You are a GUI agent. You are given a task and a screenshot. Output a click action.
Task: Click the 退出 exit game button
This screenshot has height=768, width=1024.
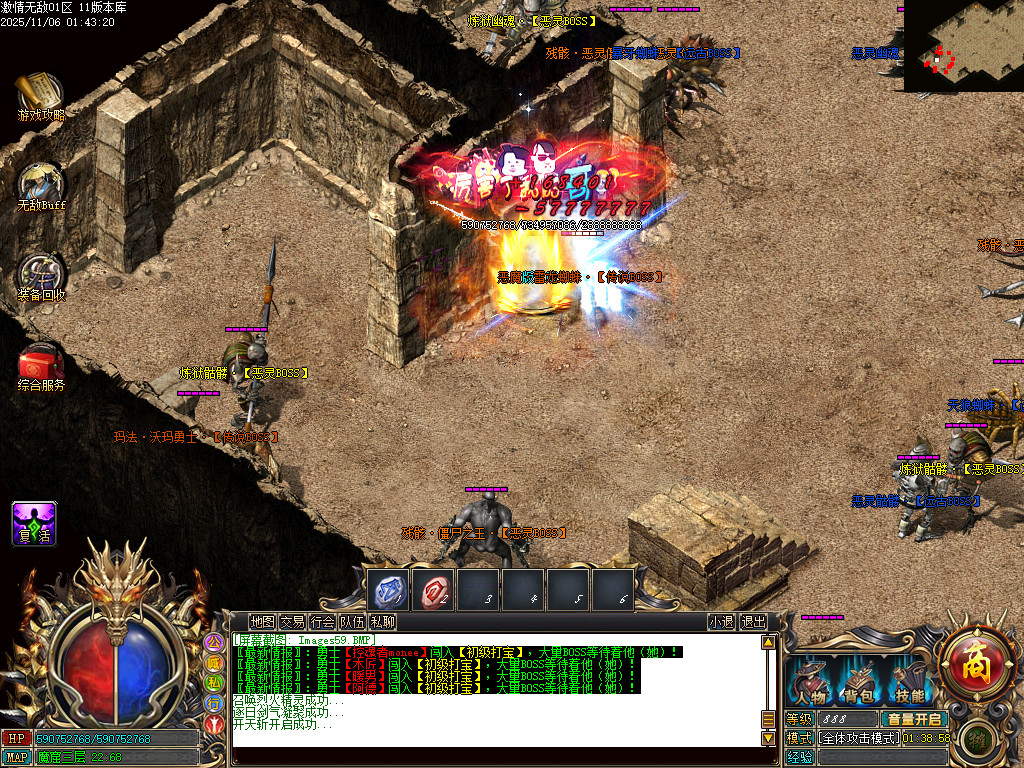click(x=753, y=621)
